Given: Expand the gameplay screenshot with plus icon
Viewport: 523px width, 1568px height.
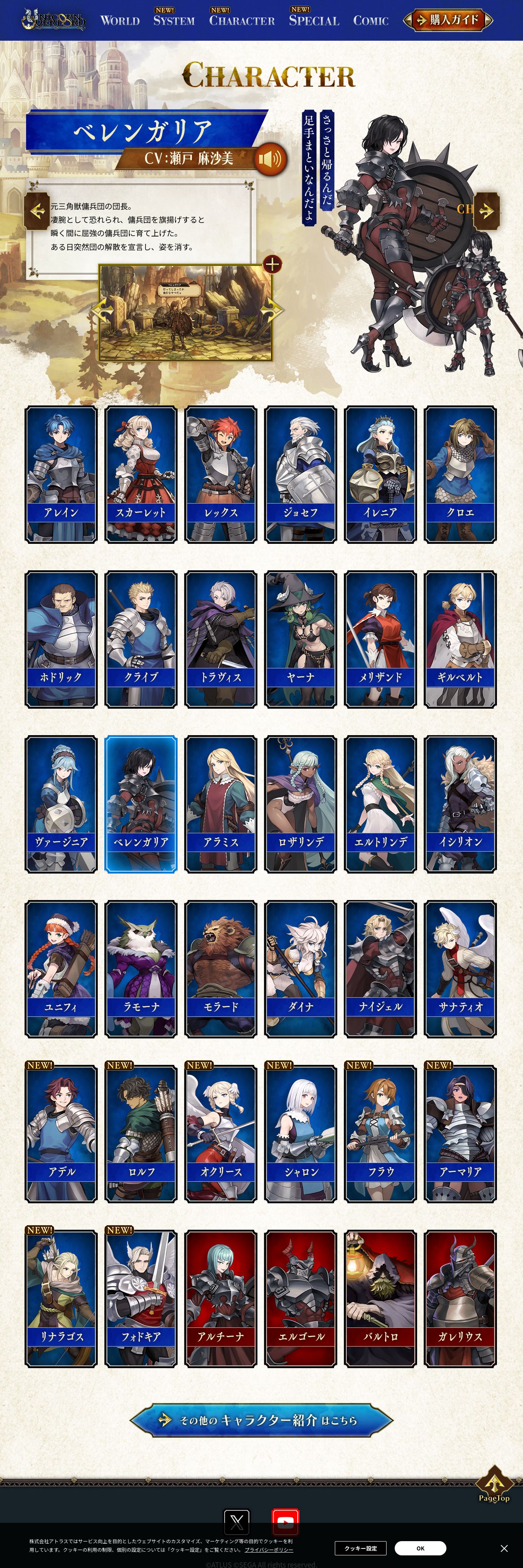Looking at the screenshot, I should 272,264.
